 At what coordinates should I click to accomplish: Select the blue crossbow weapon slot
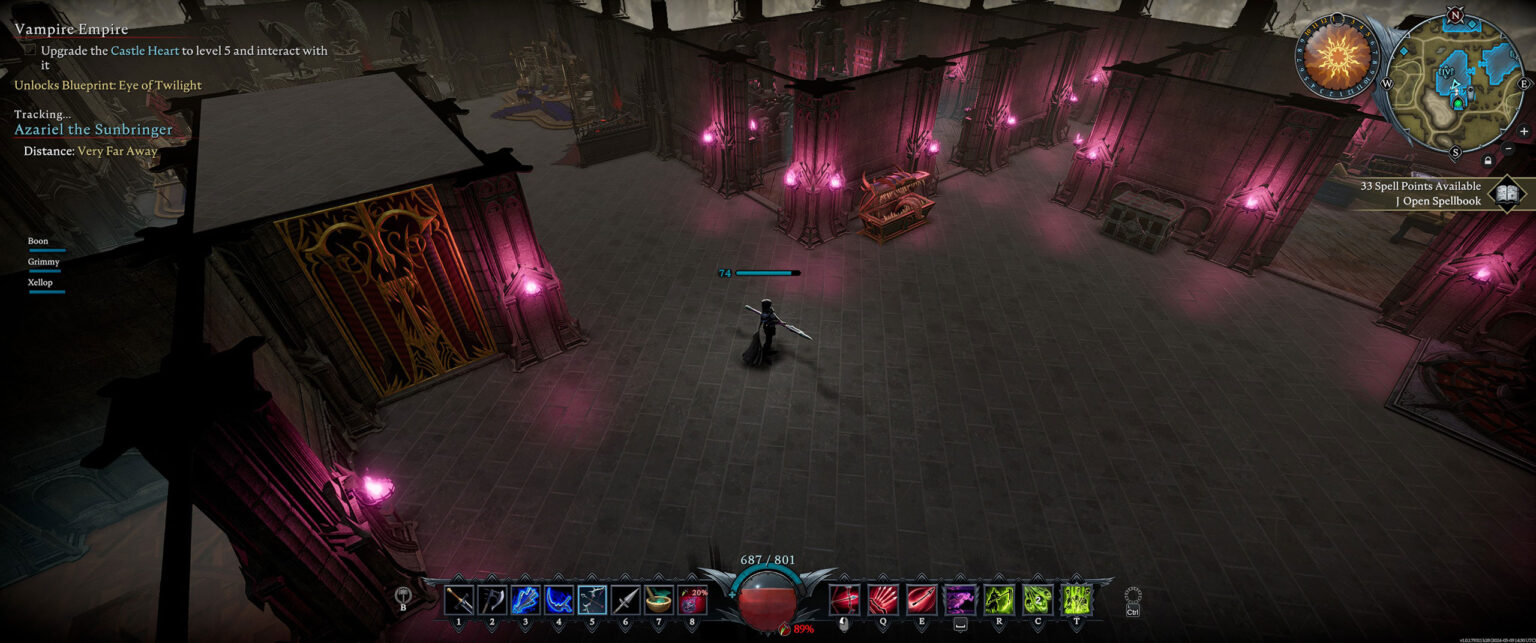pyautogui.click(x=525, y=600)
